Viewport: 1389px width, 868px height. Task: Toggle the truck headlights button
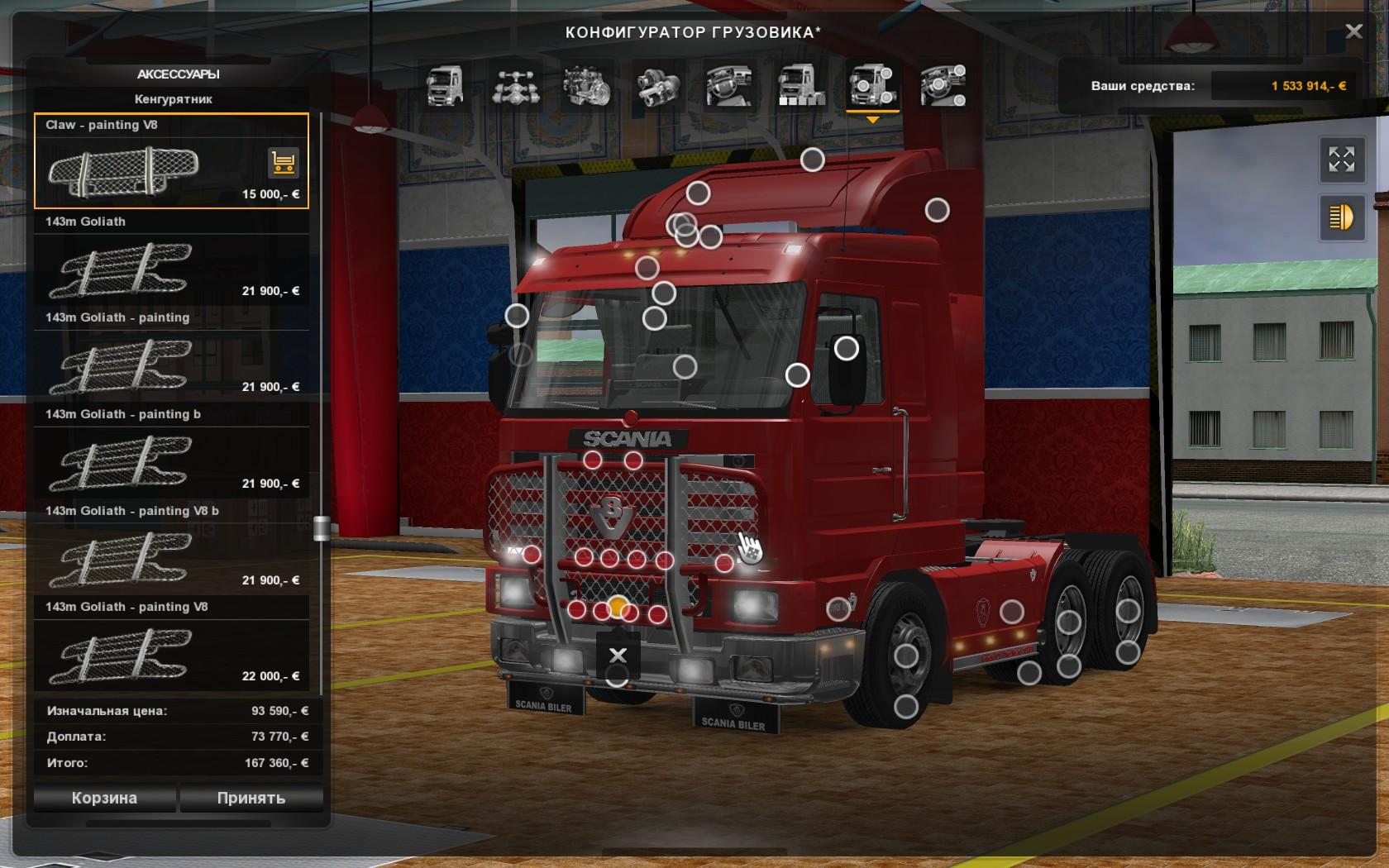(1341, 217)
